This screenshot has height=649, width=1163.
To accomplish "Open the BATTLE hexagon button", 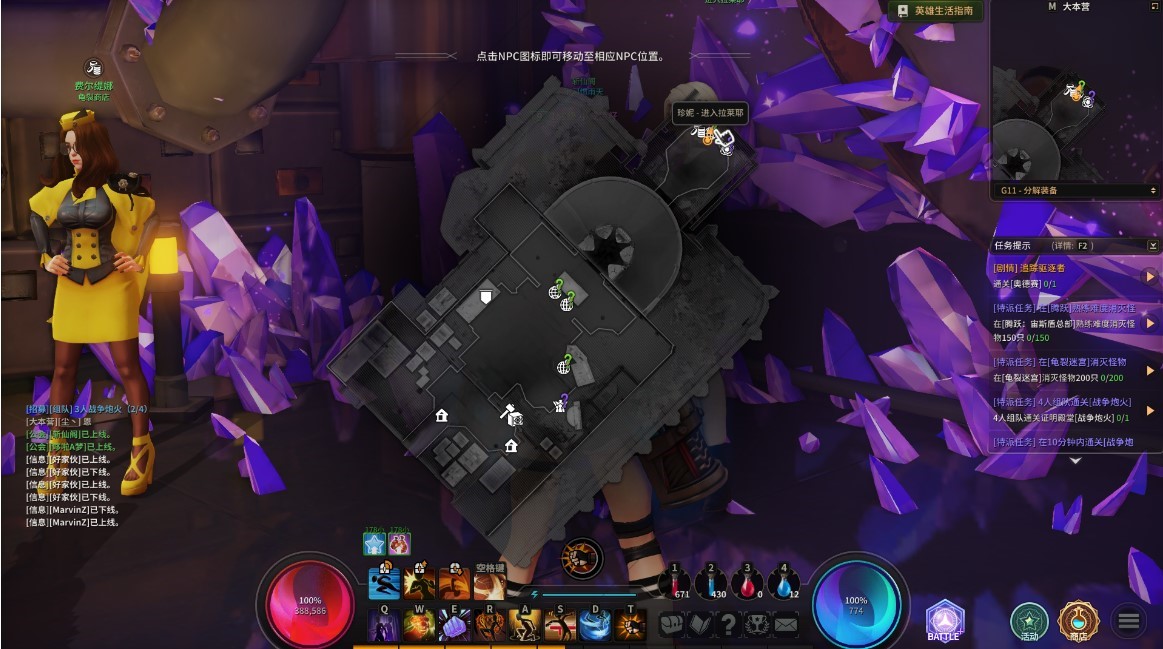I will pos(944,619).
